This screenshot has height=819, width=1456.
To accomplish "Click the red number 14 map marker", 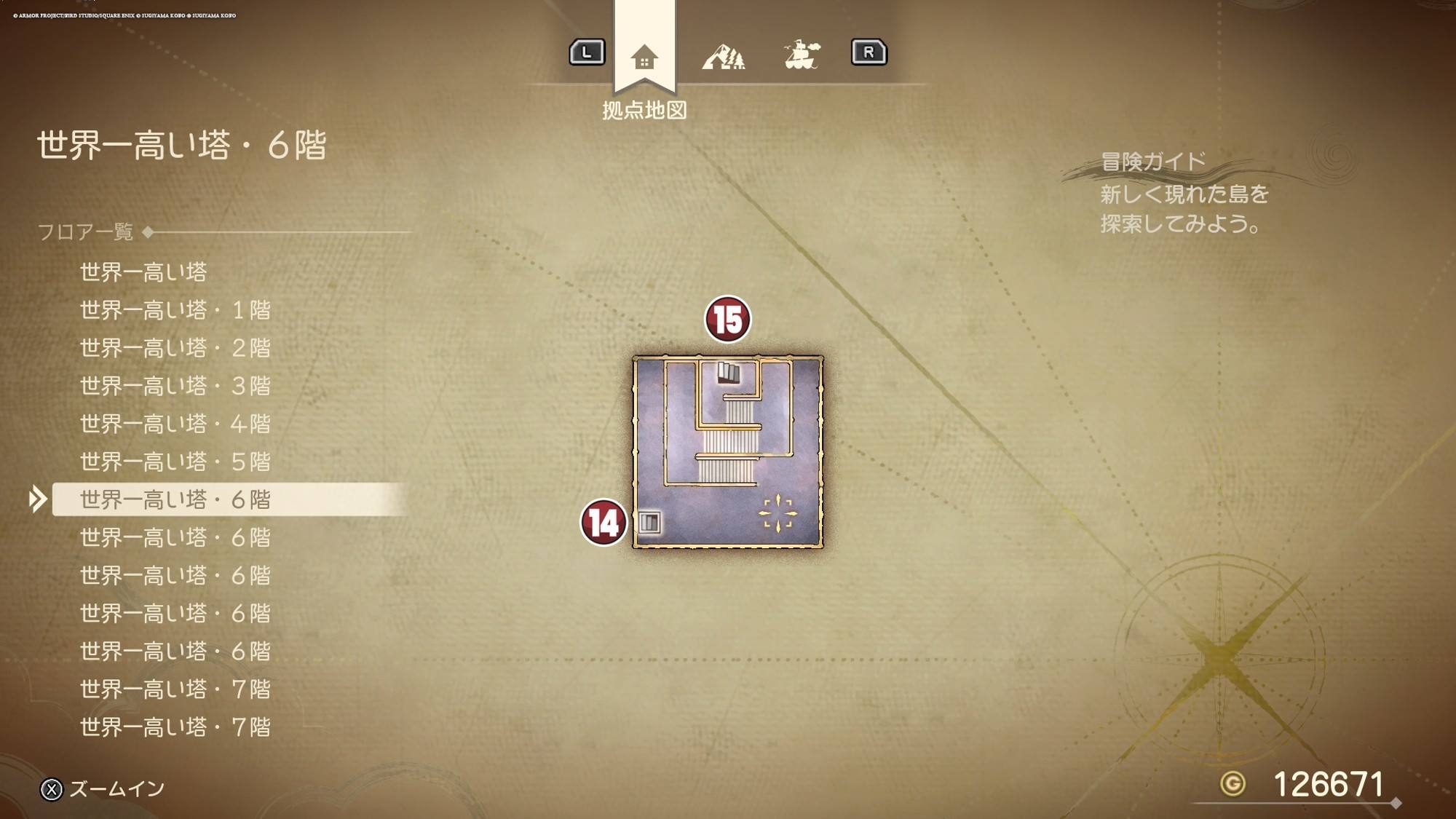I will pyautogui.click(x=604, y=522).
